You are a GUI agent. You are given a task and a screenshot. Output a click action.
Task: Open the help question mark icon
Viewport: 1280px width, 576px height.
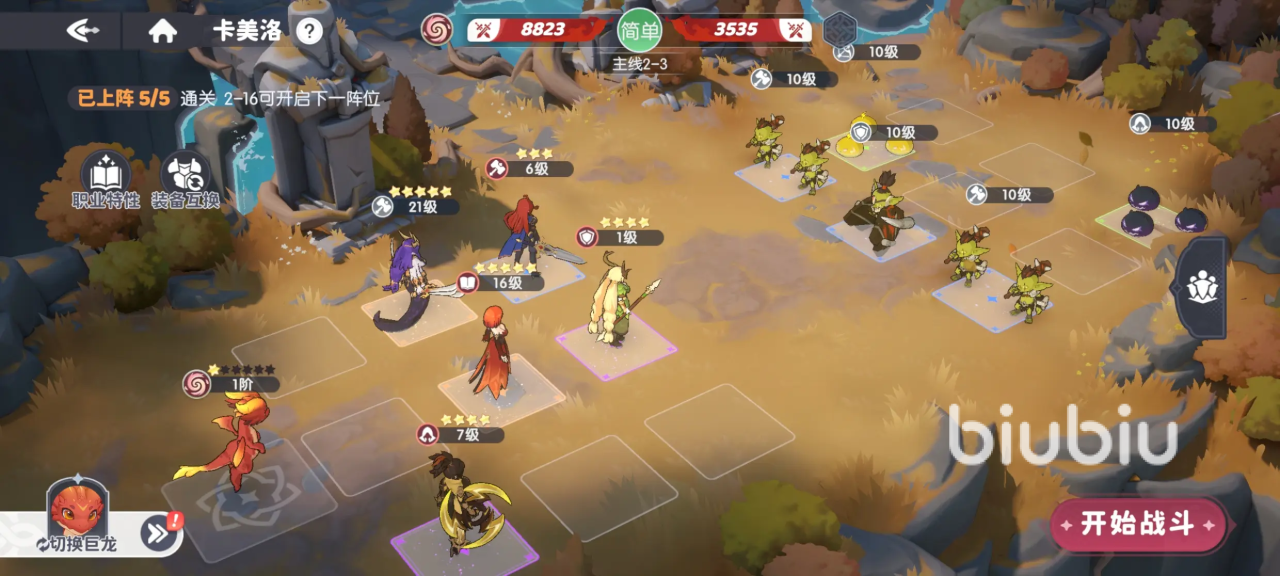tap(310, 31)
